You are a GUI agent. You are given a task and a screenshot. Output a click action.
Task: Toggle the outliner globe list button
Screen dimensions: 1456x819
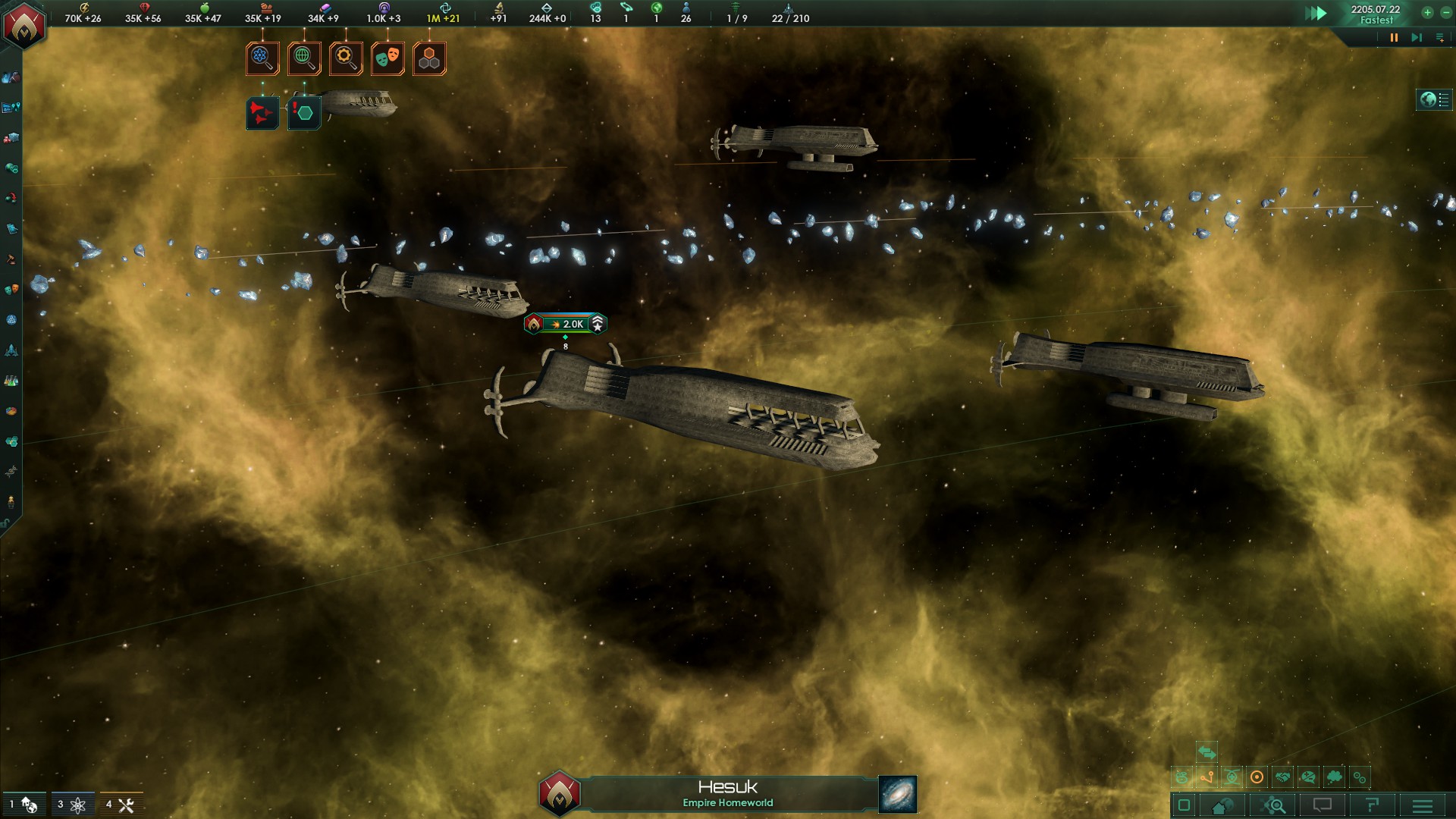[x=1434, y=99]
